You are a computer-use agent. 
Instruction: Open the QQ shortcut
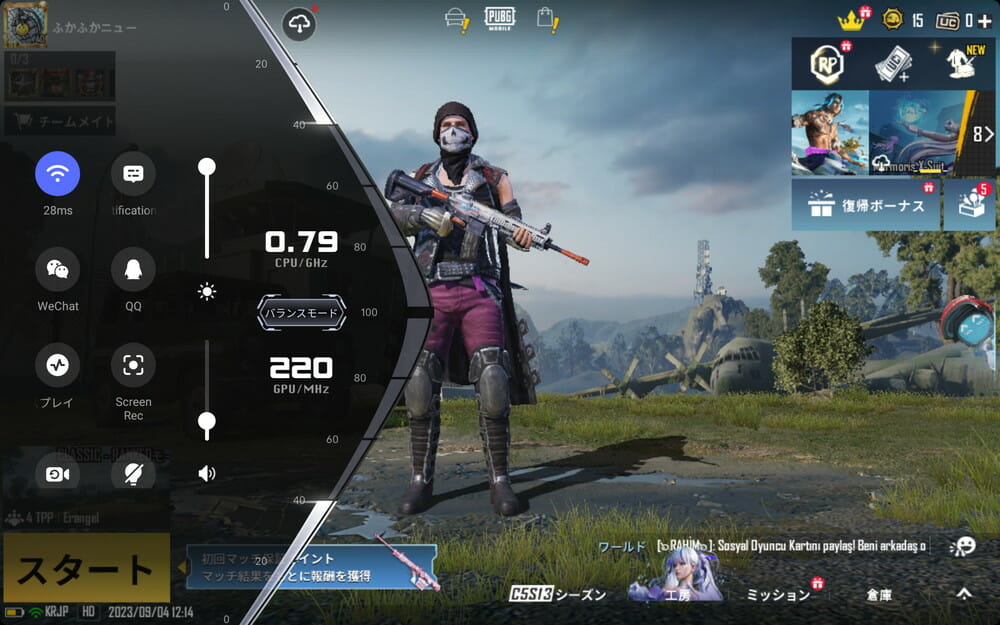tap(133, 269)
